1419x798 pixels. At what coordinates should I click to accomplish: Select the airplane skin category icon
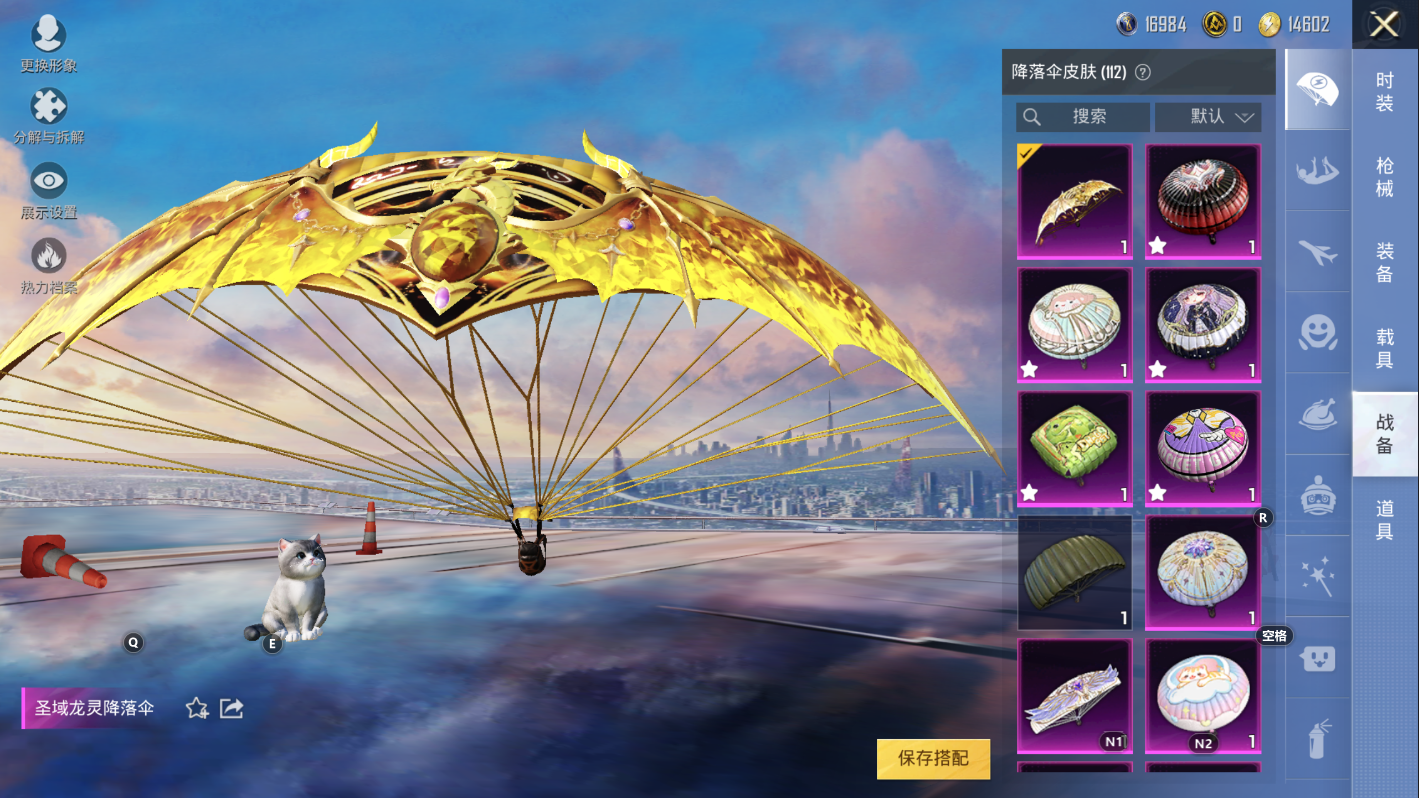1318,252
